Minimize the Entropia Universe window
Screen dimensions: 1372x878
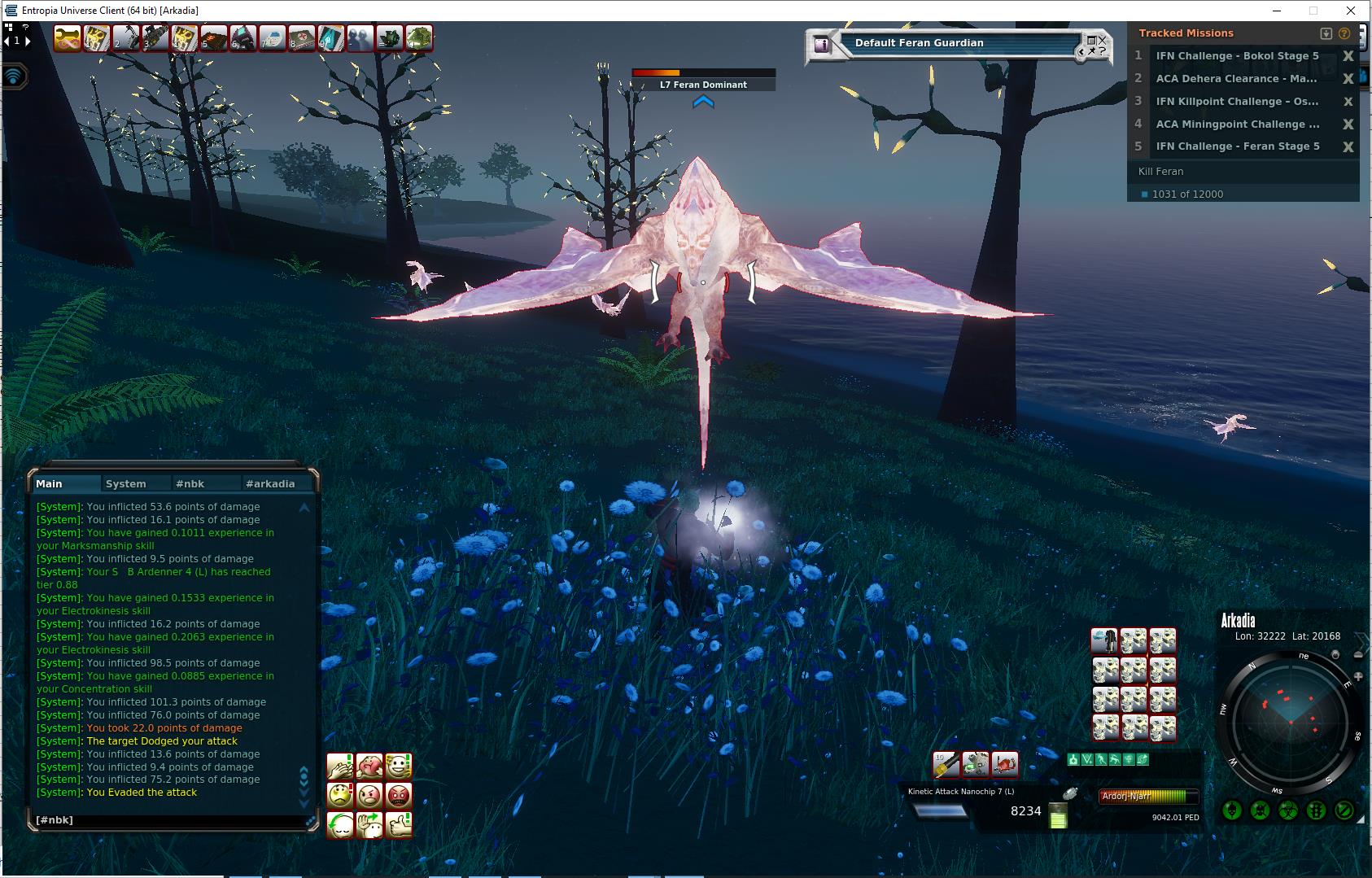pyautogui.click(x=1275, y=11)
